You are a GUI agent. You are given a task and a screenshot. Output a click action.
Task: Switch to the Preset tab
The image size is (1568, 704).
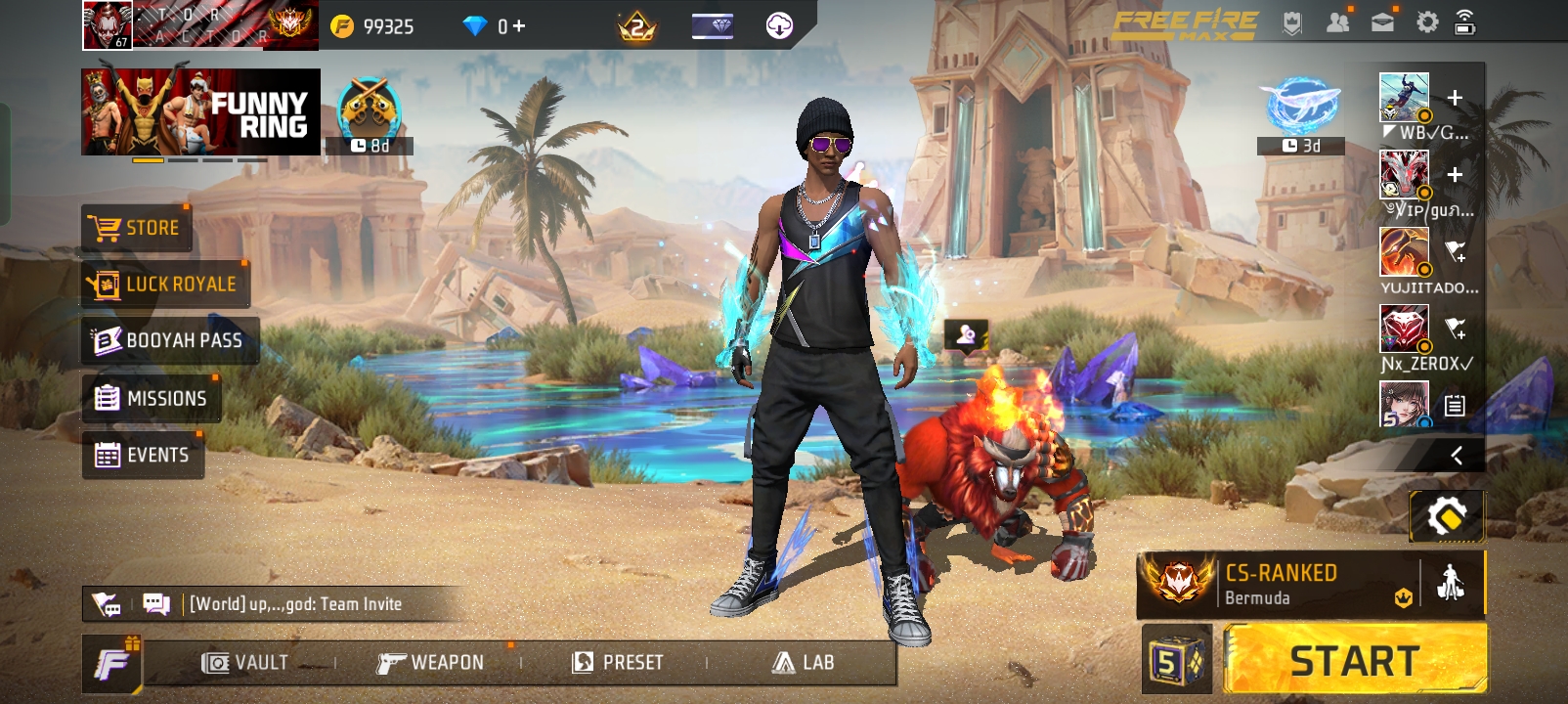coord(619,662)
